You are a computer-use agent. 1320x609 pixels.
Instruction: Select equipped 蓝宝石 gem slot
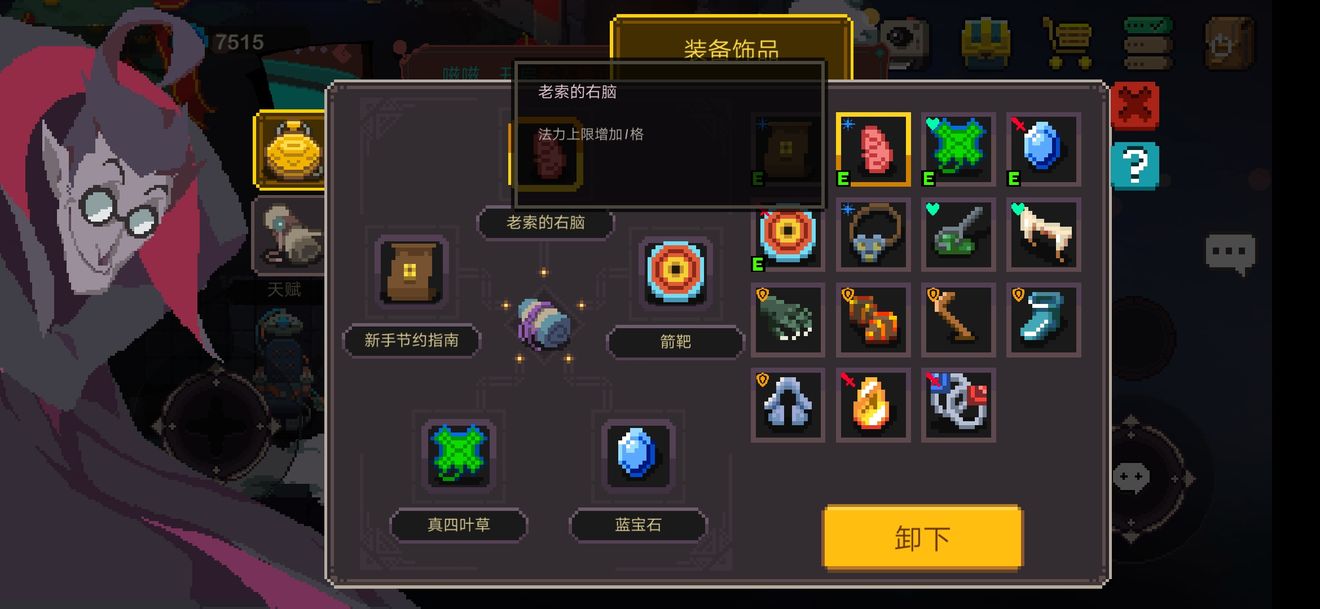tap(637, 454)
